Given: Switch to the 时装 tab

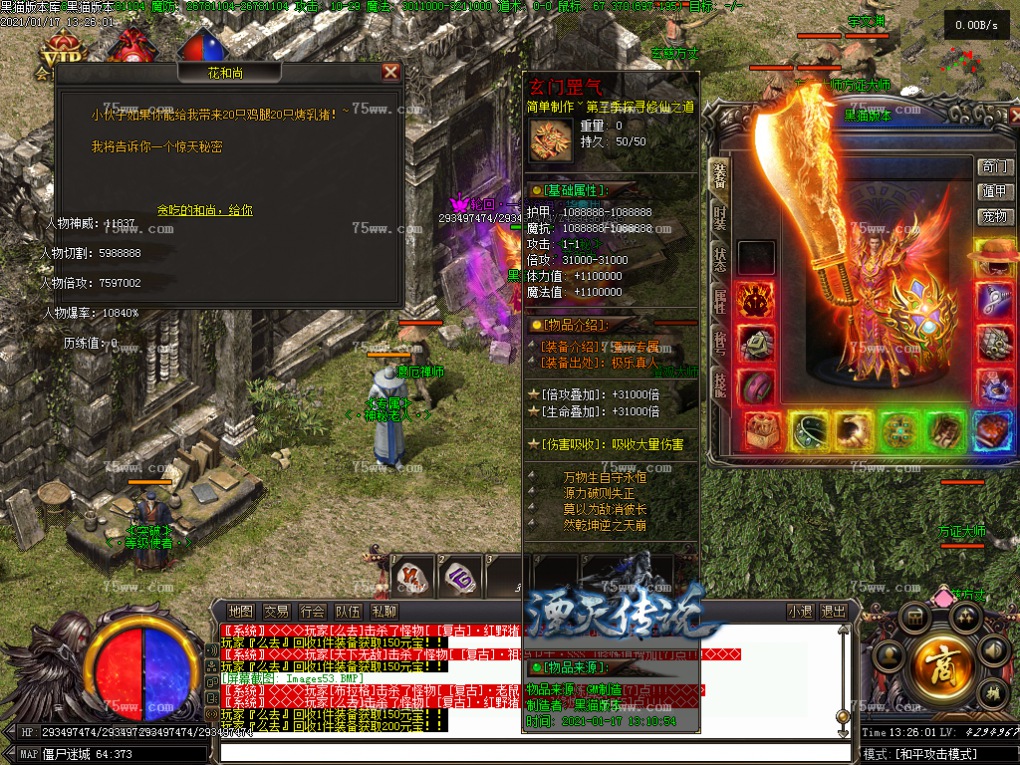Looking at the screenshot, I should point(719,217).
